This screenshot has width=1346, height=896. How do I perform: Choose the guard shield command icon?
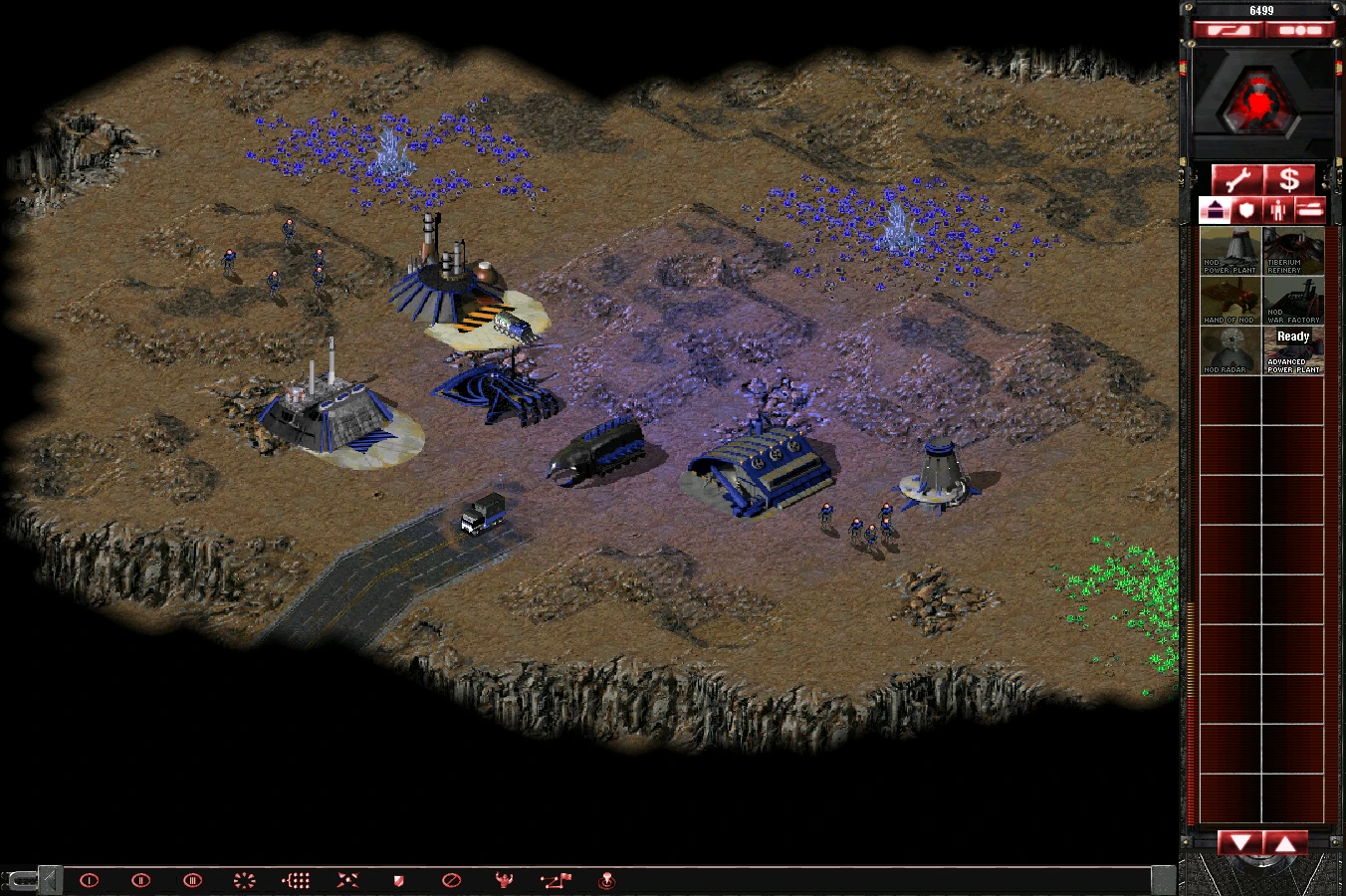pos(399,880)
